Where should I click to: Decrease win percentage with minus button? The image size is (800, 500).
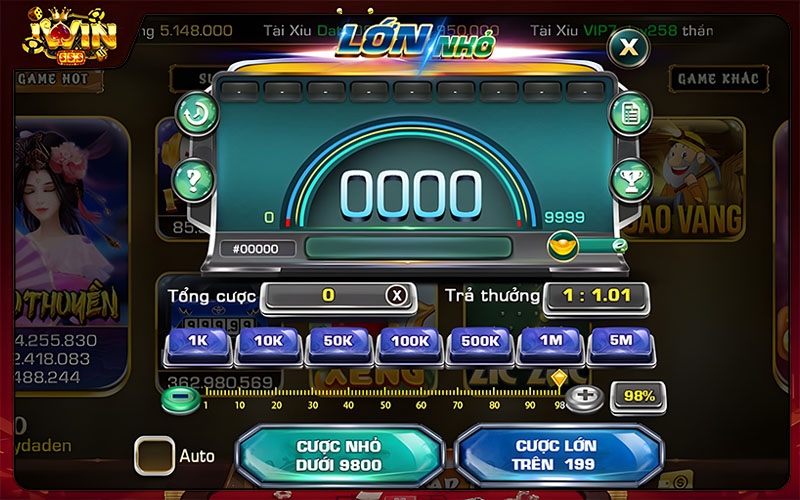(176, 396)
